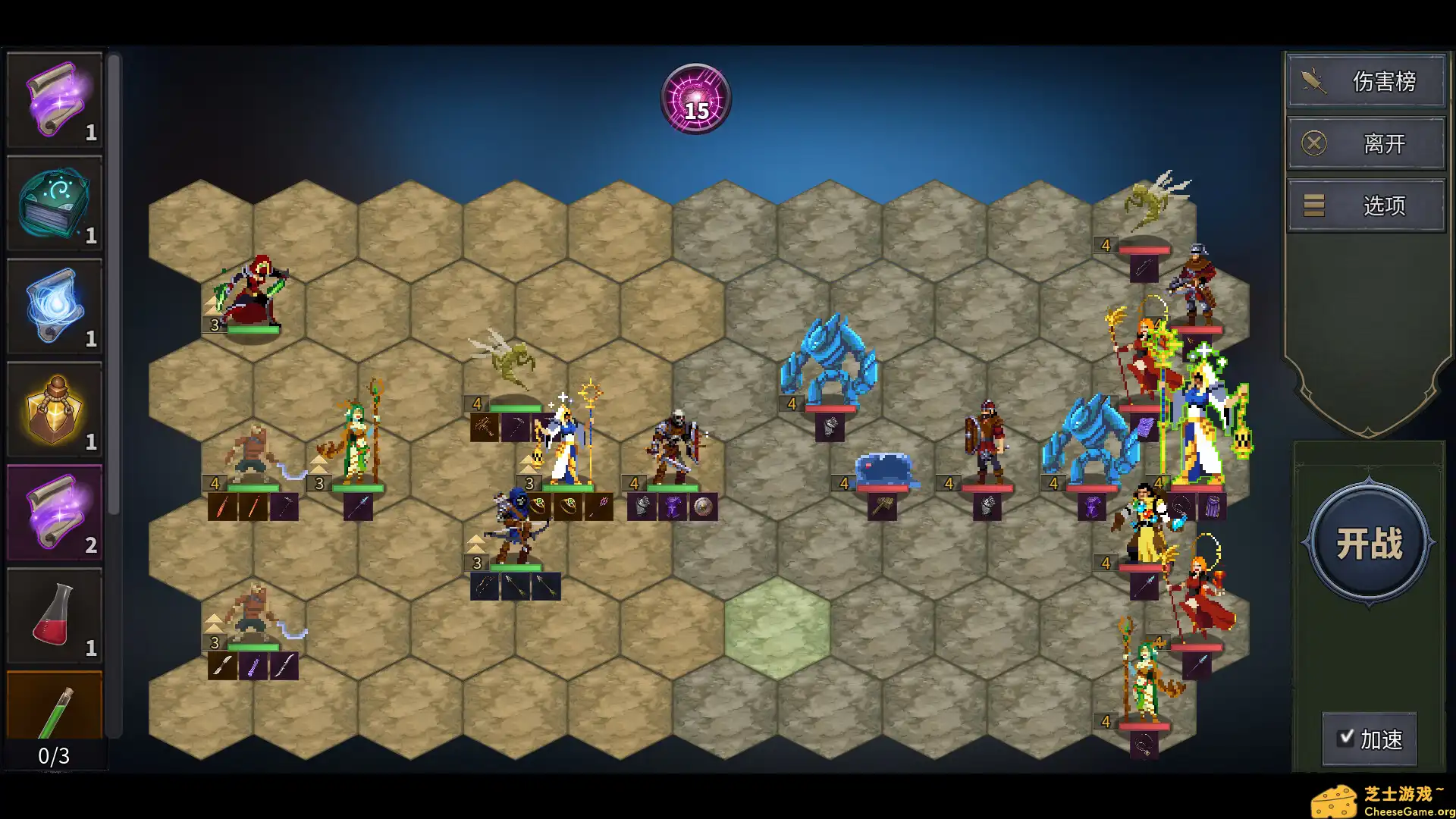The image size is (1456, 819).
Task: Click the round level 15 emblem
Action: point(695,98)
